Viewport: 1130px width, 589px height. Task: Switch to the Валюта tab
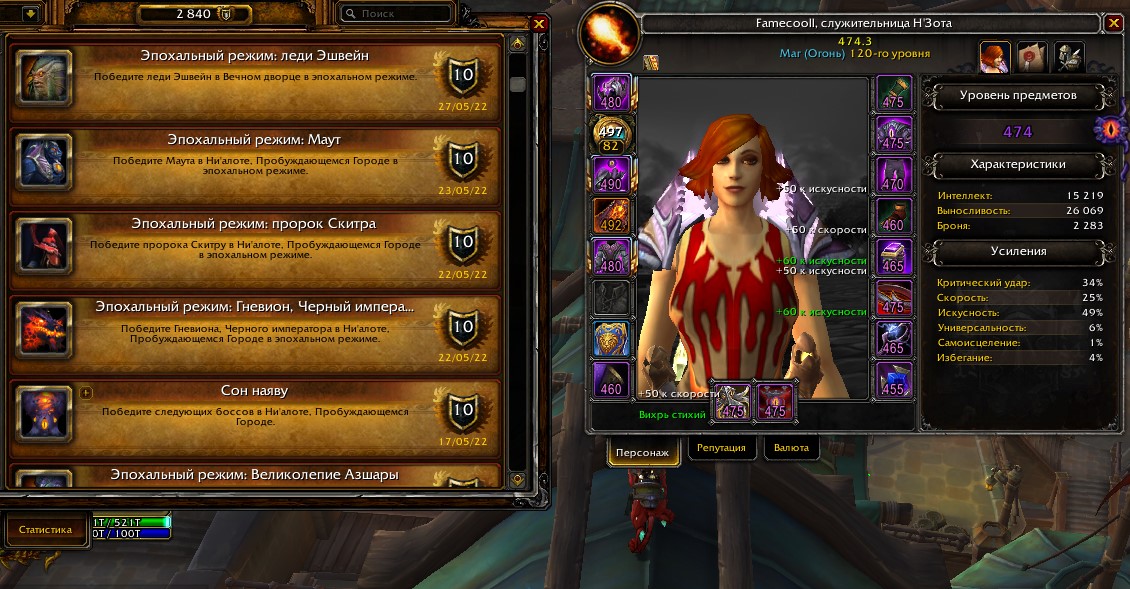(x=791, y=448)
